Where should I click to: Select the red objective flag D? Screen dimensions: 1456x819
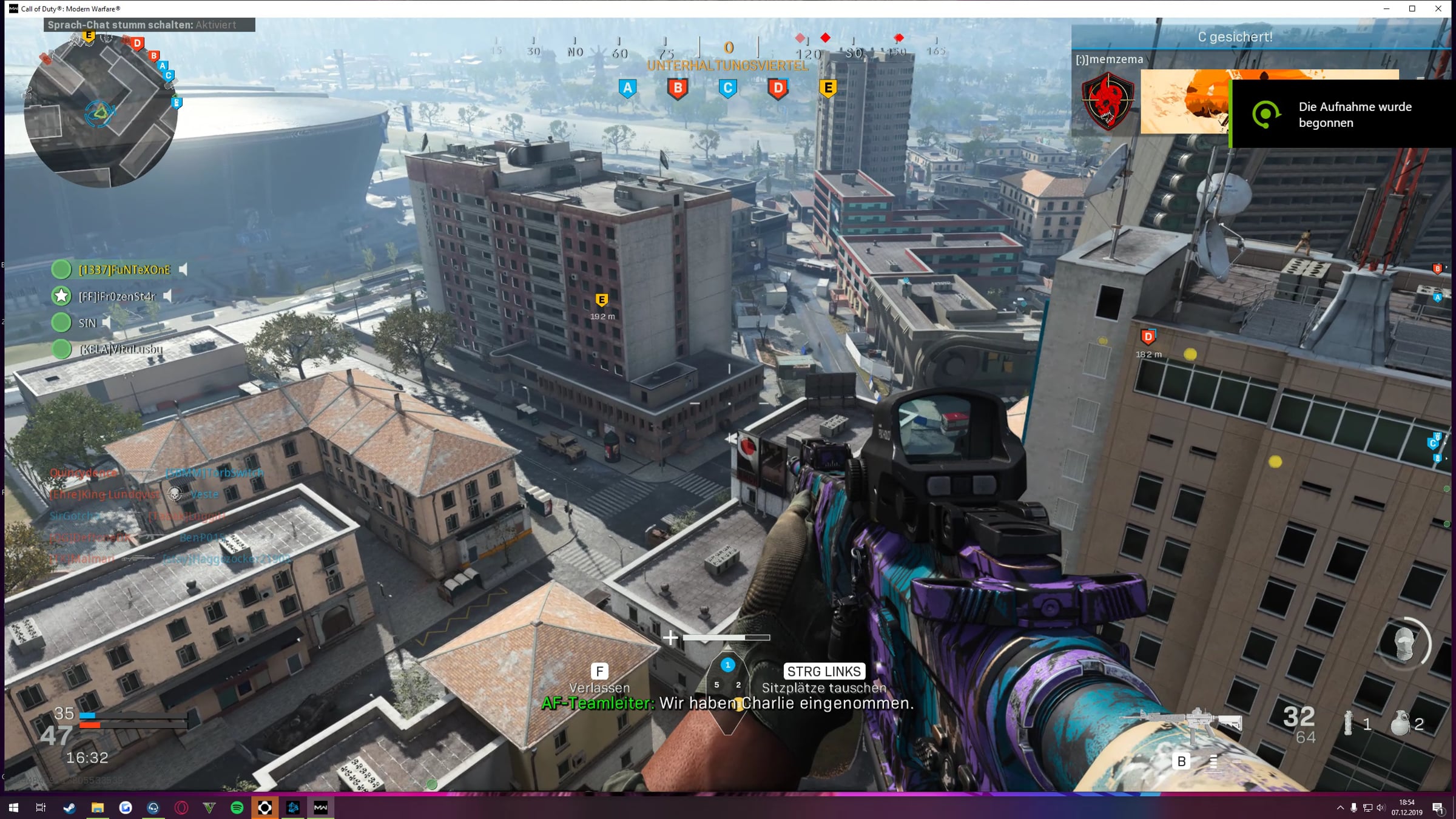click(778, 89)
